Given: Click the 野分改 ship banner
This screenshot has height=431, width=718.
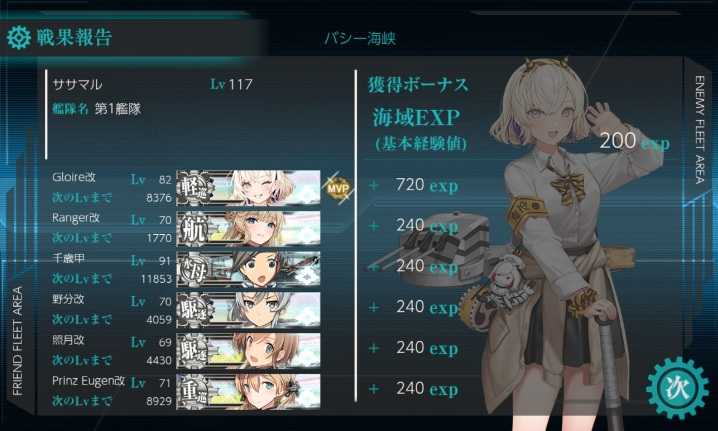Looking at the screenshot, I should (249, 307).
